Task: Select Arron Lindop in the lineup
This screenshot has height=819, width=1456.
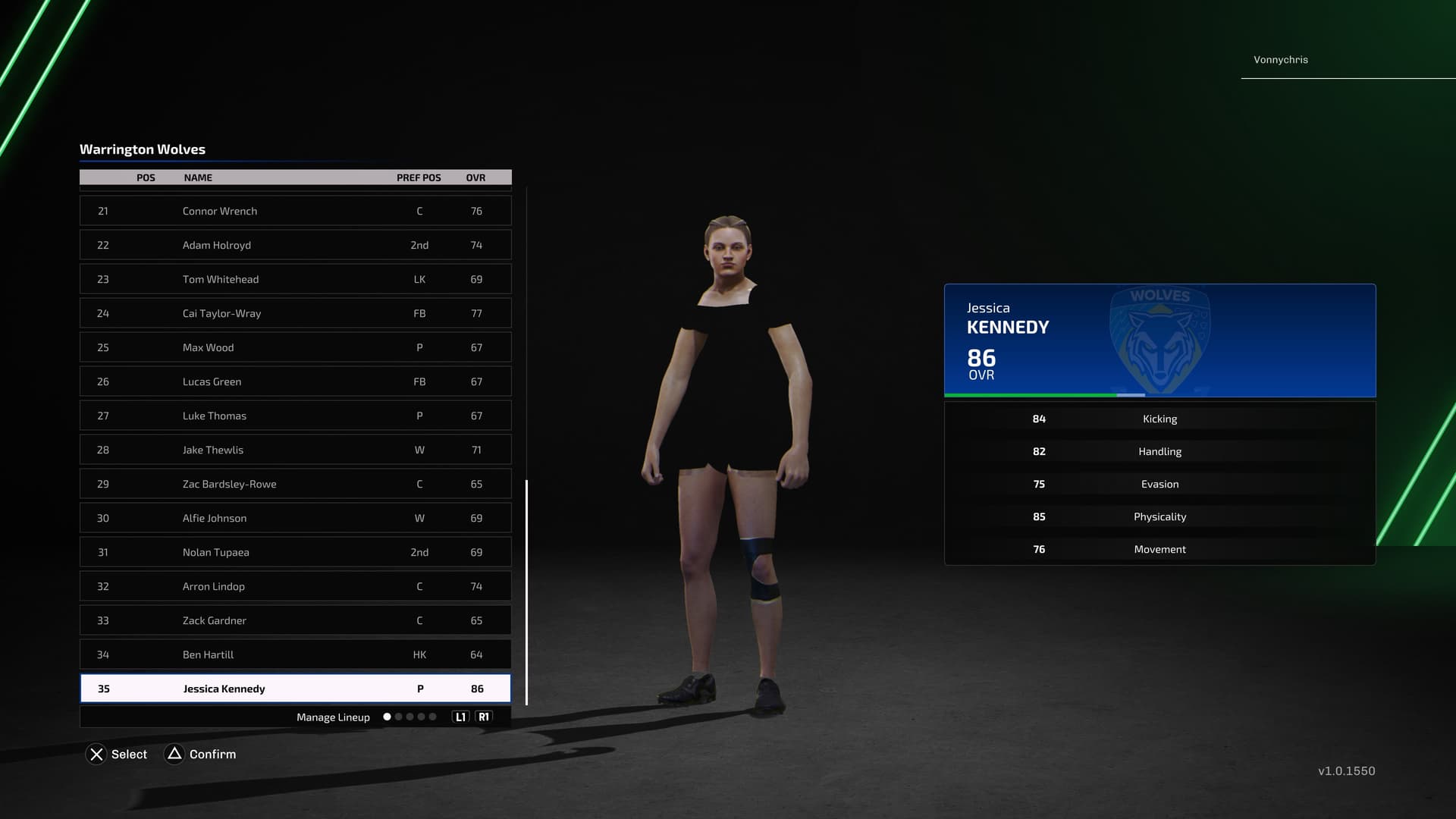Action: [x=295, y=586]
